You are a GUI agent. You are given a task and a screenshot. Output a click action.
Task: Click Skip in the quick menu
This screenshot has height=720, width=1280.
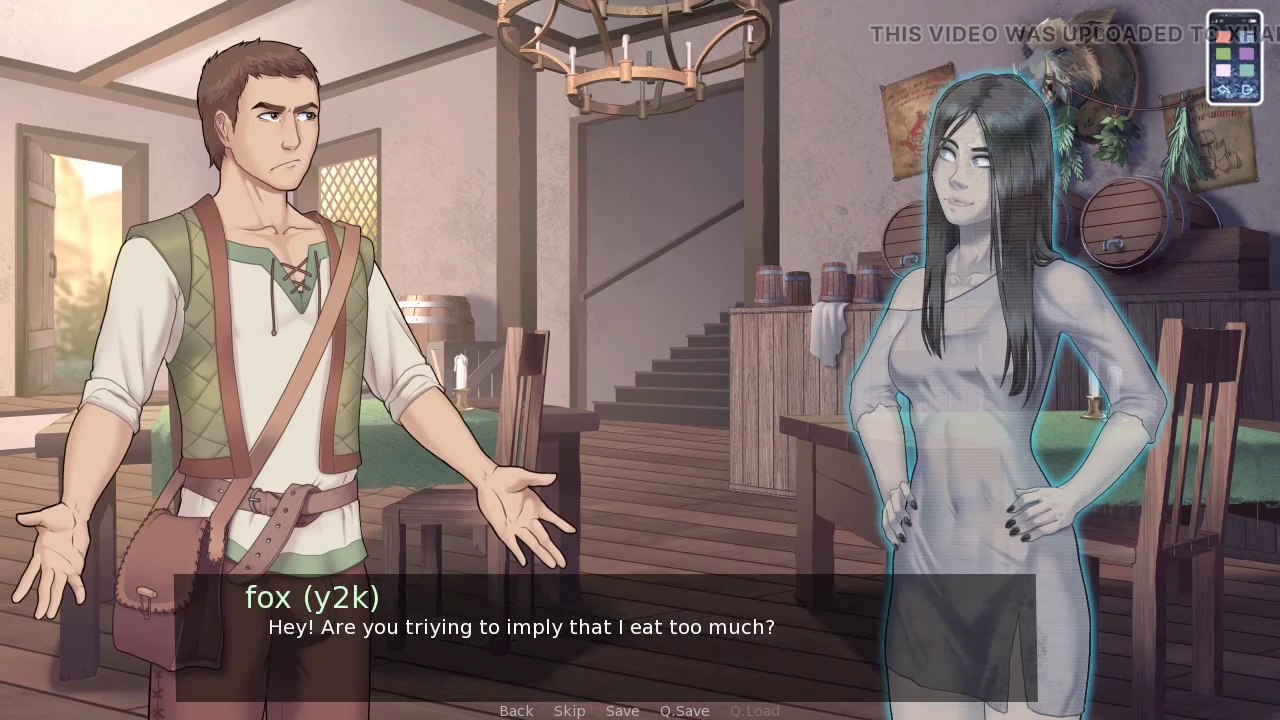click(569, 711)
